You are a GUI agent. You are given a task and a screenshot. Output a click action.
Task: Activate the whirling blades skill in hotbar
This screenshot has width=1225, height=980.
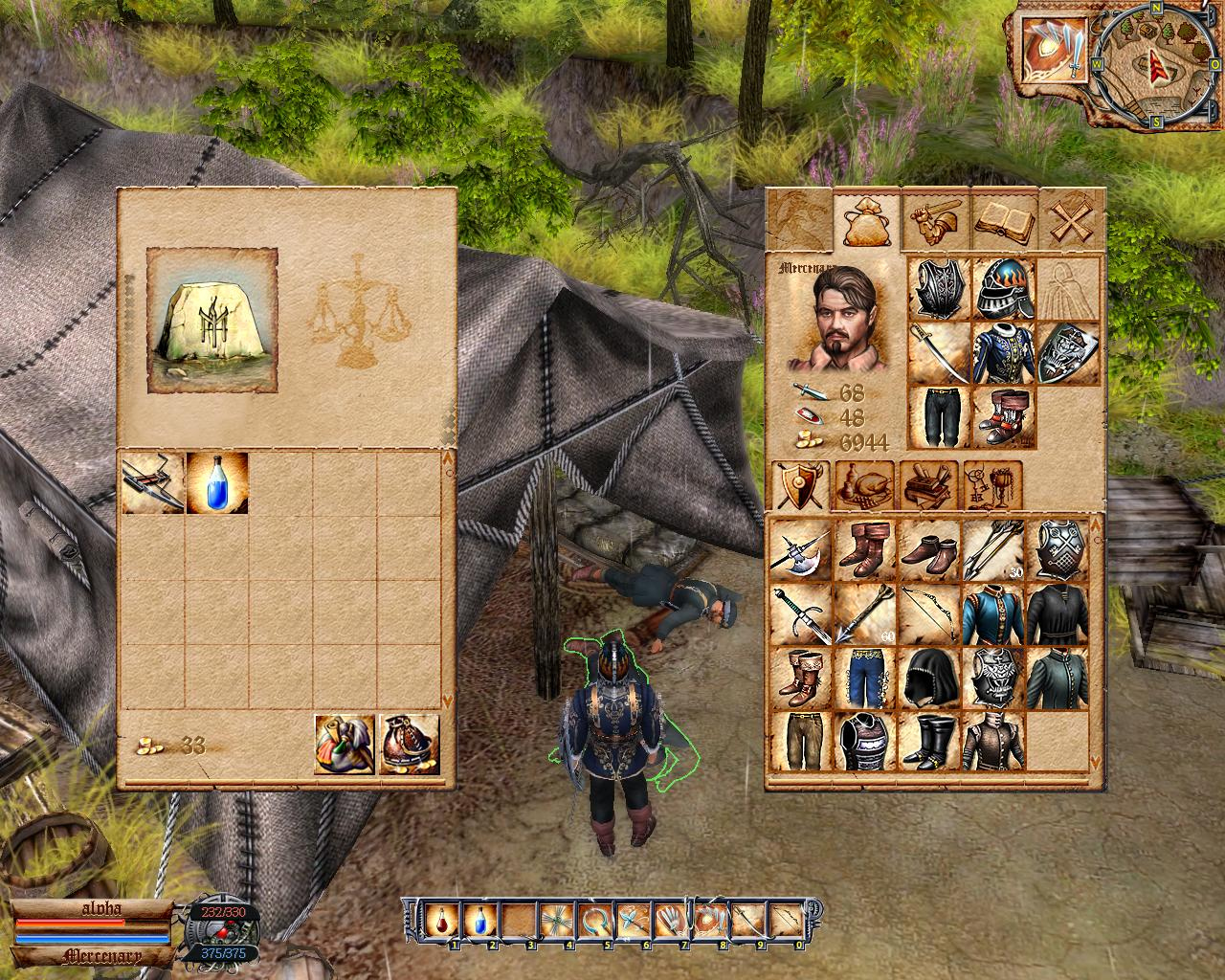[555, 921]
